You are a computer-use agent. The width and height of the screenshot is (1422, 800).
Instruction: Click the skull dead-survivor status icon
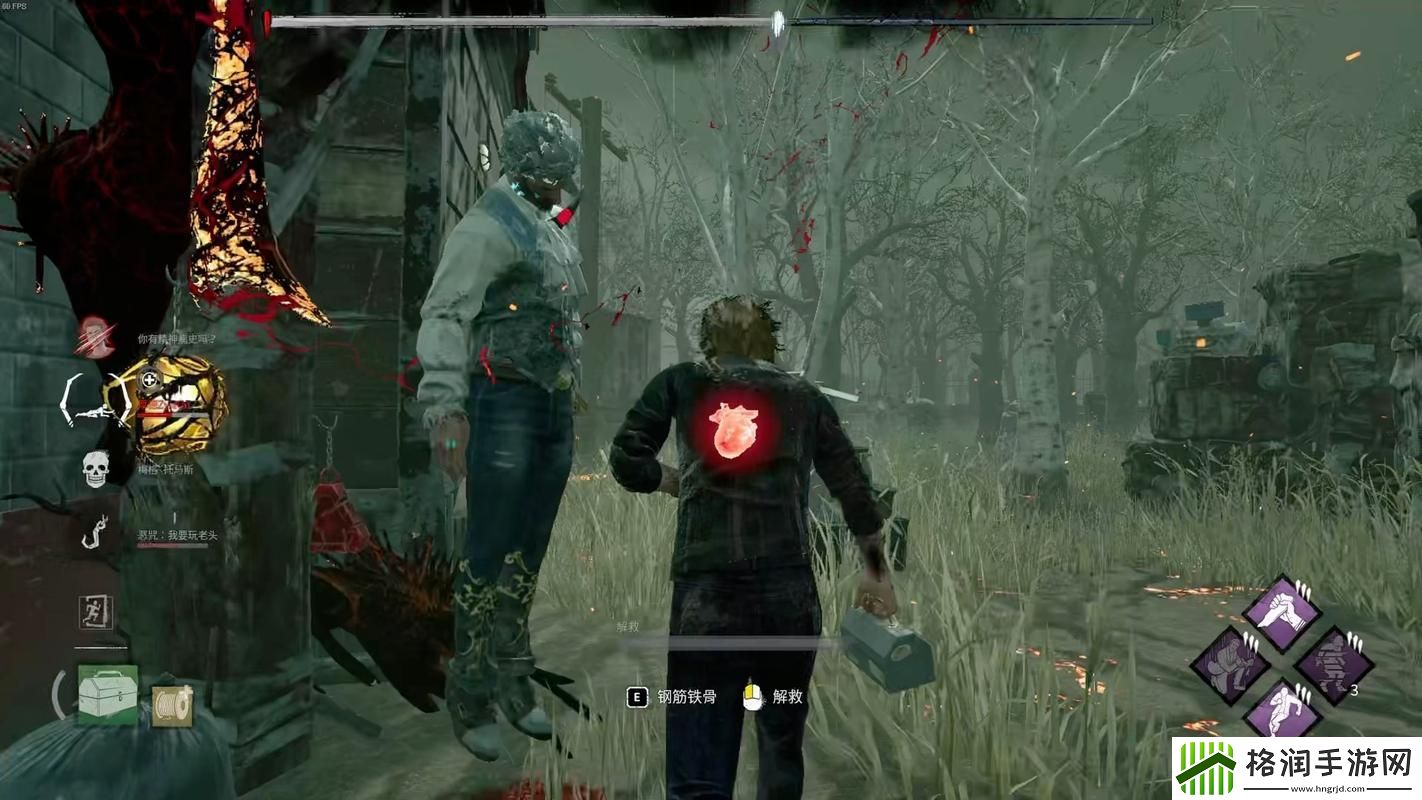95,469
